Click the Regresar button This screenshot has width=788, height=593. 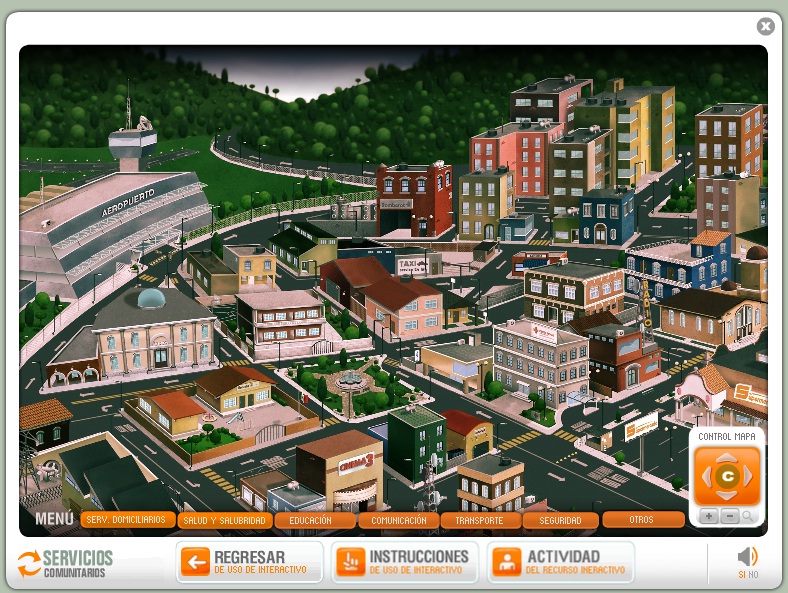(249, 562)
